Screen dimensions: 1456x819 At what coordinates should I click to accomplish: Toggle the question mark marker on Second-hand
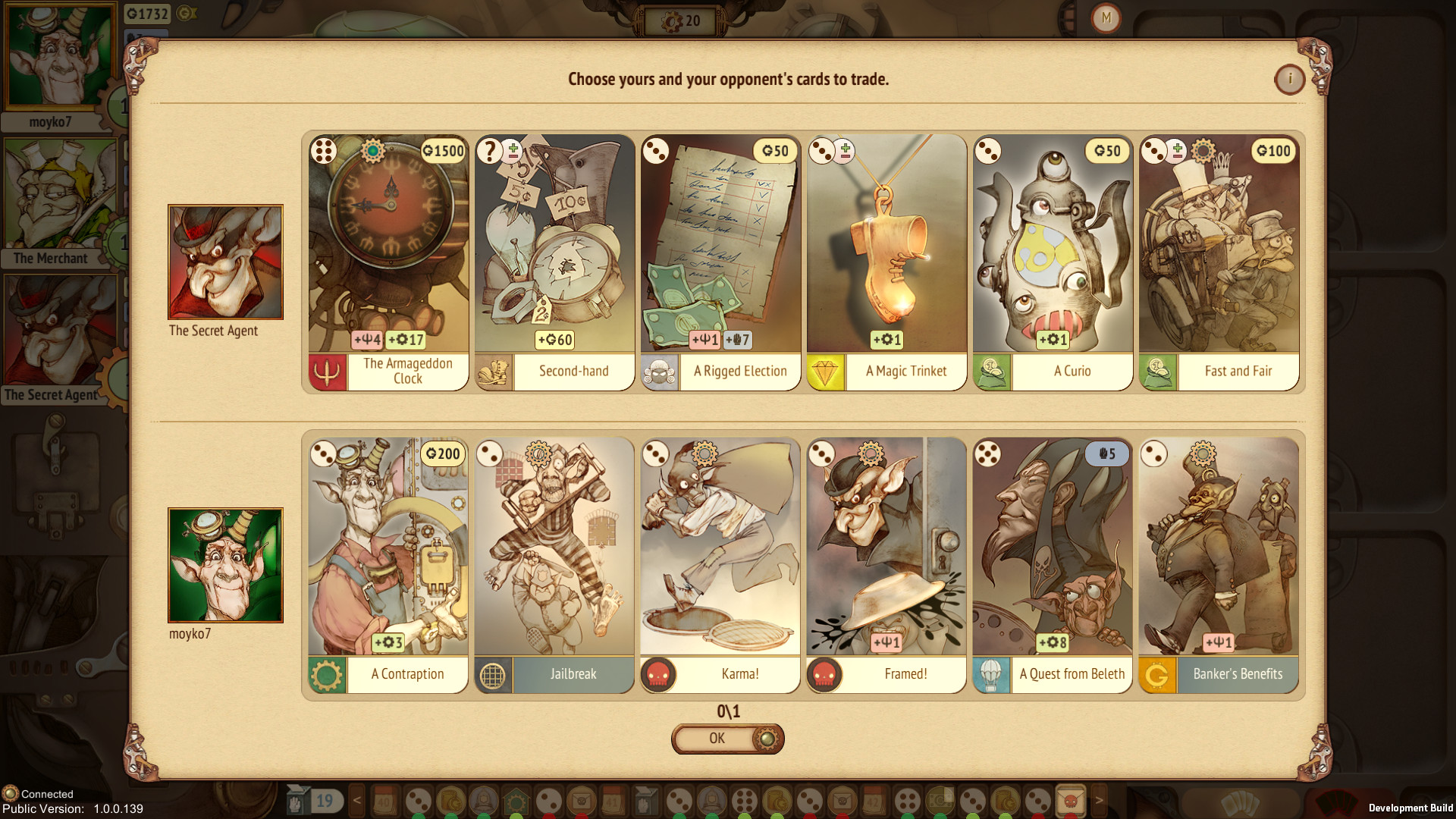tap(490, 151)
